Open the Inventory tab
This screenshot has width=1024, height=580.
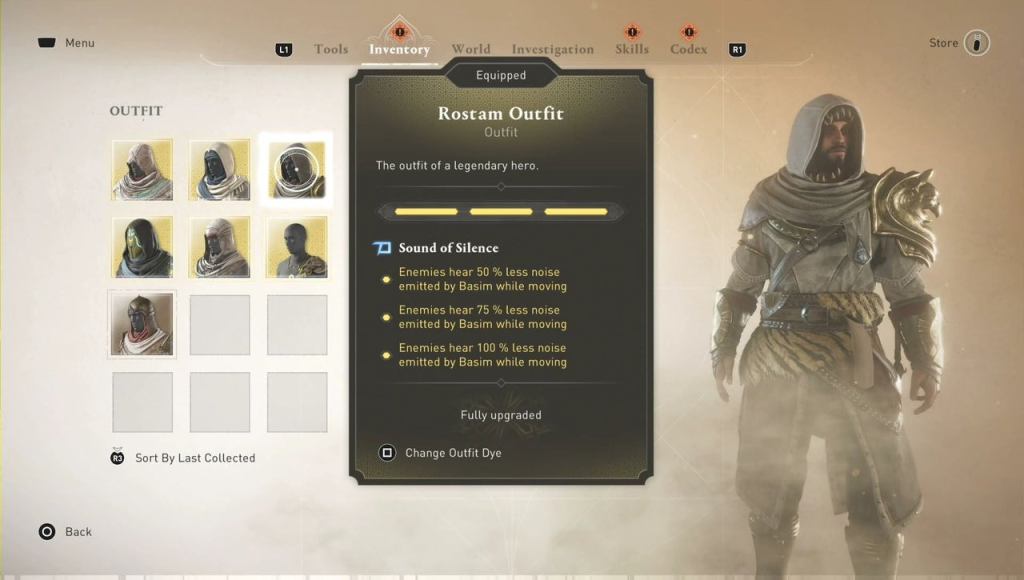(x=399, y=49)
